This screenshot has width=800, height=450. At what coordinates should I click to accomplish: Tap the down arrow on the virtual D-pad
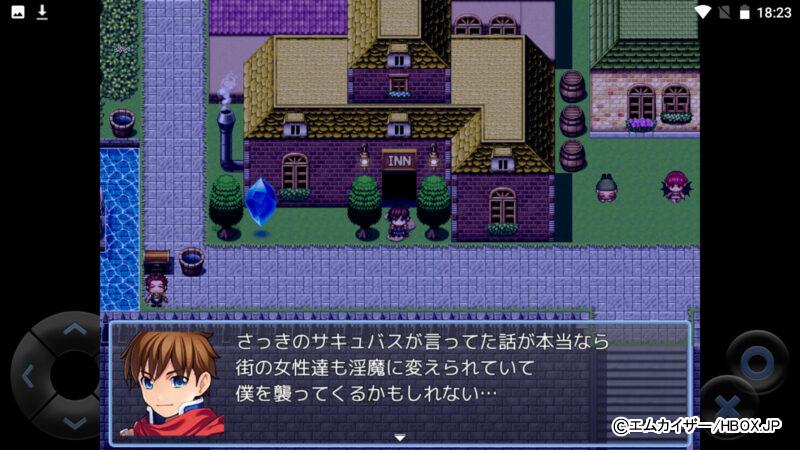73,422
